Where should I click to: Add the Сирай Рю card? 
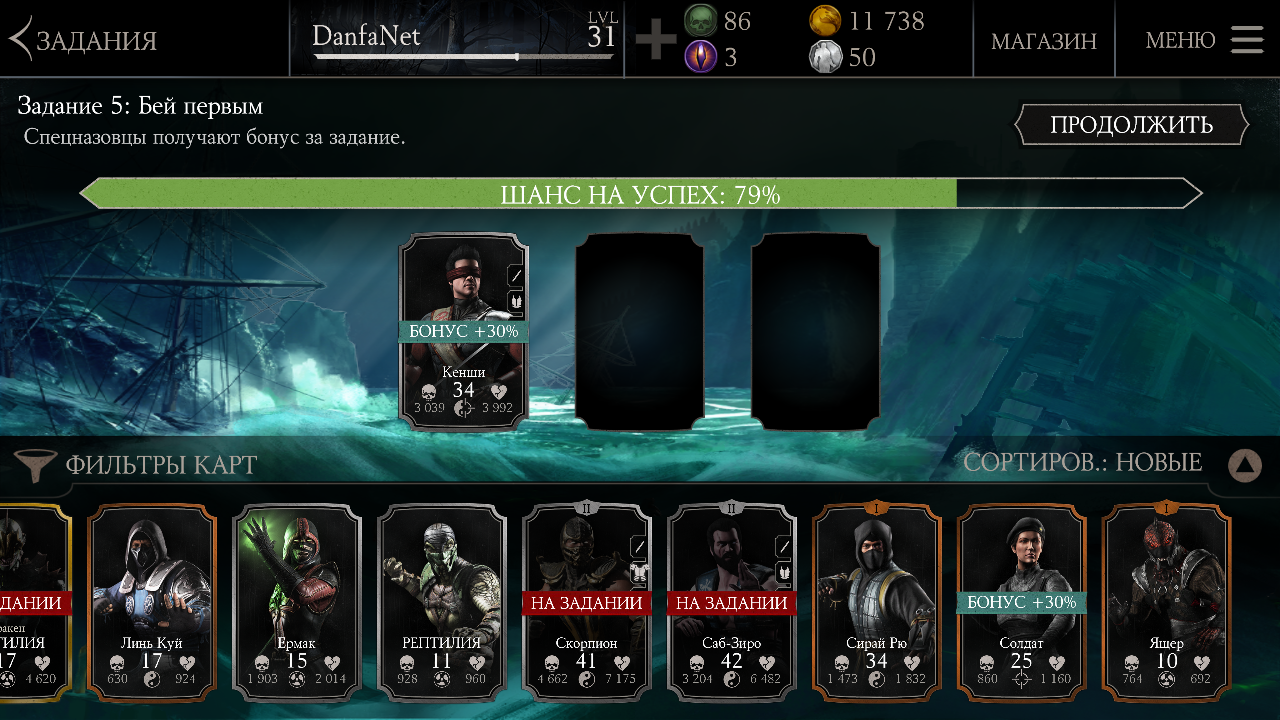(x=877, y=603)
